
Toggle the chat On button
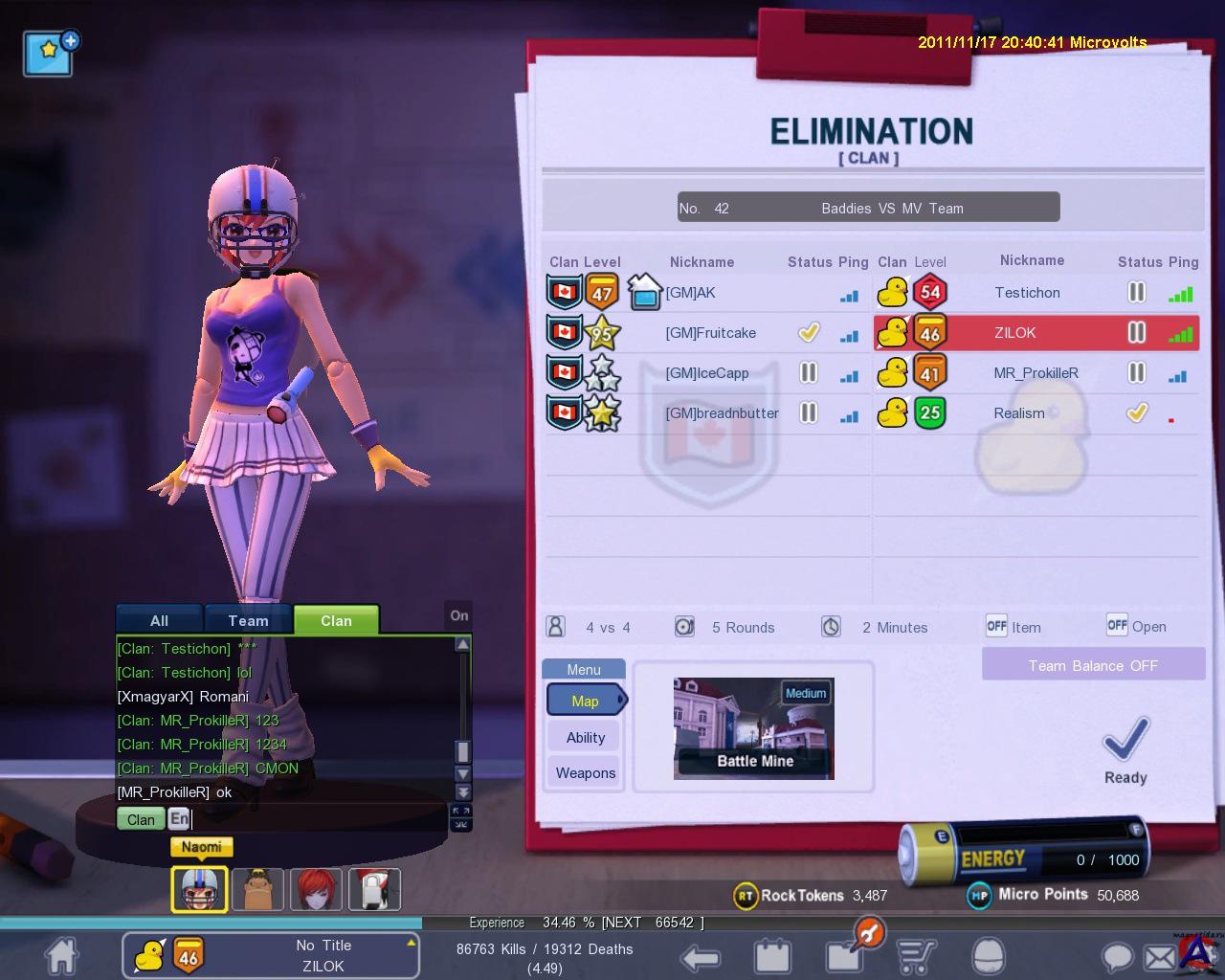459,615
